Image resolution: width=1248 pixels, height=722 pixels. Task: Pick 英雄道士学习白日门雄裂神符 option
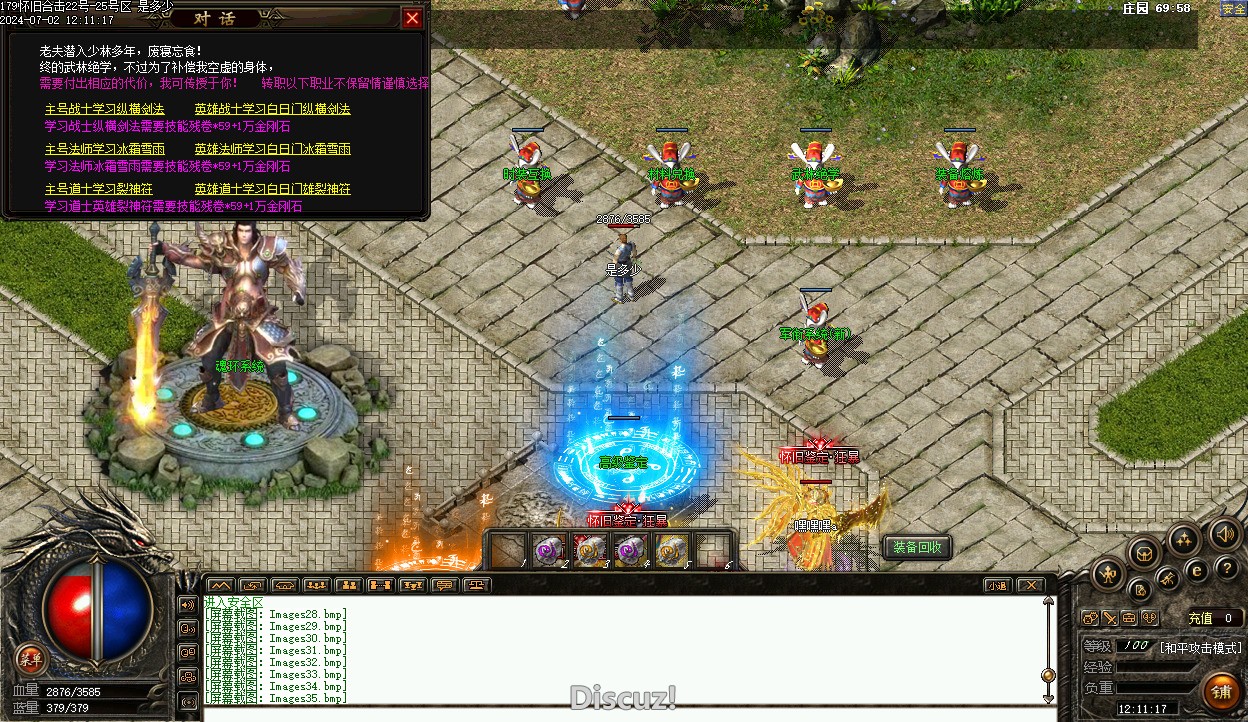[x=272, y=189]
